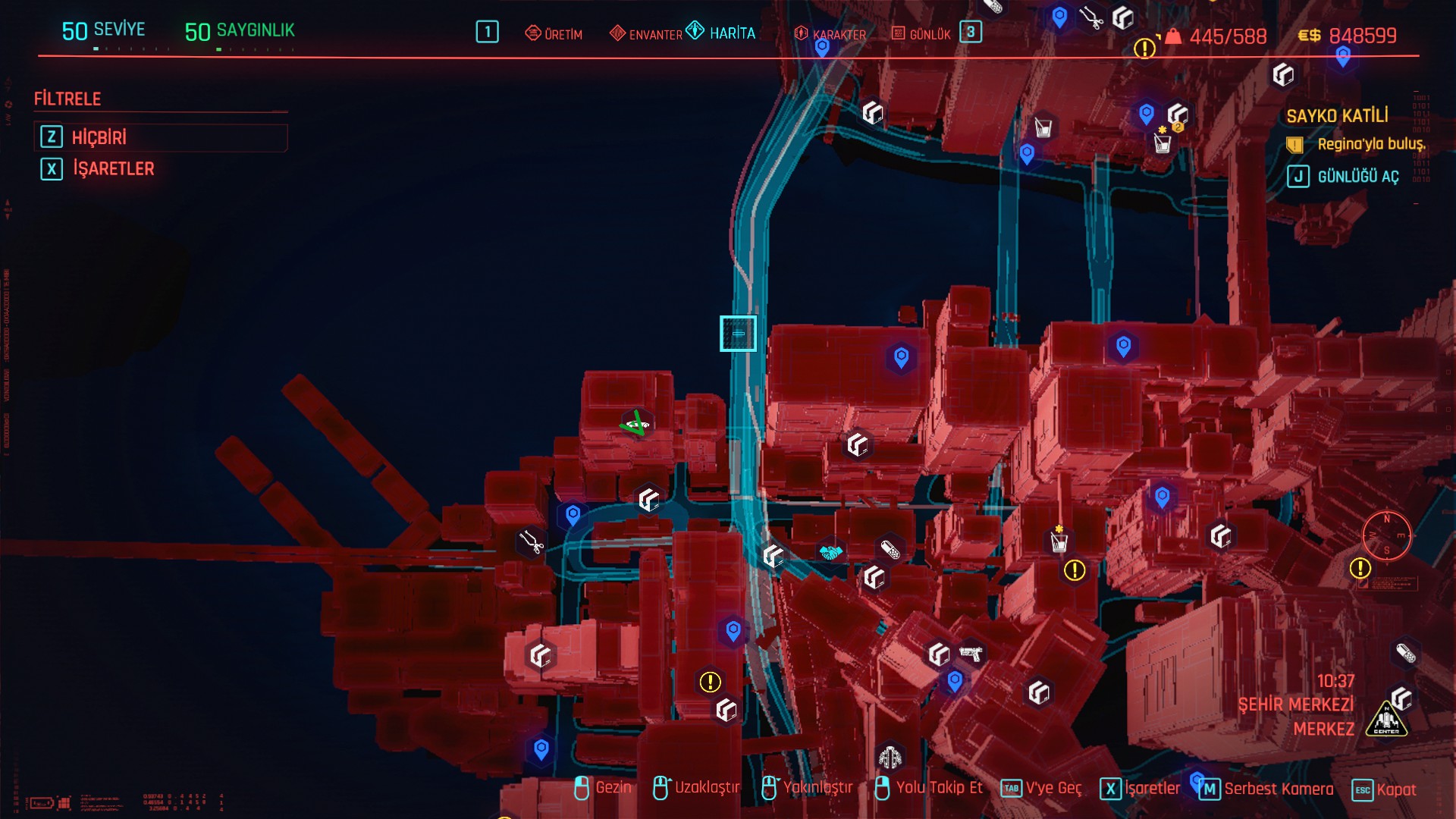Close the map with Kapat
Image resolution: width=1456 pixels, height=819 pixels.
1384,789
